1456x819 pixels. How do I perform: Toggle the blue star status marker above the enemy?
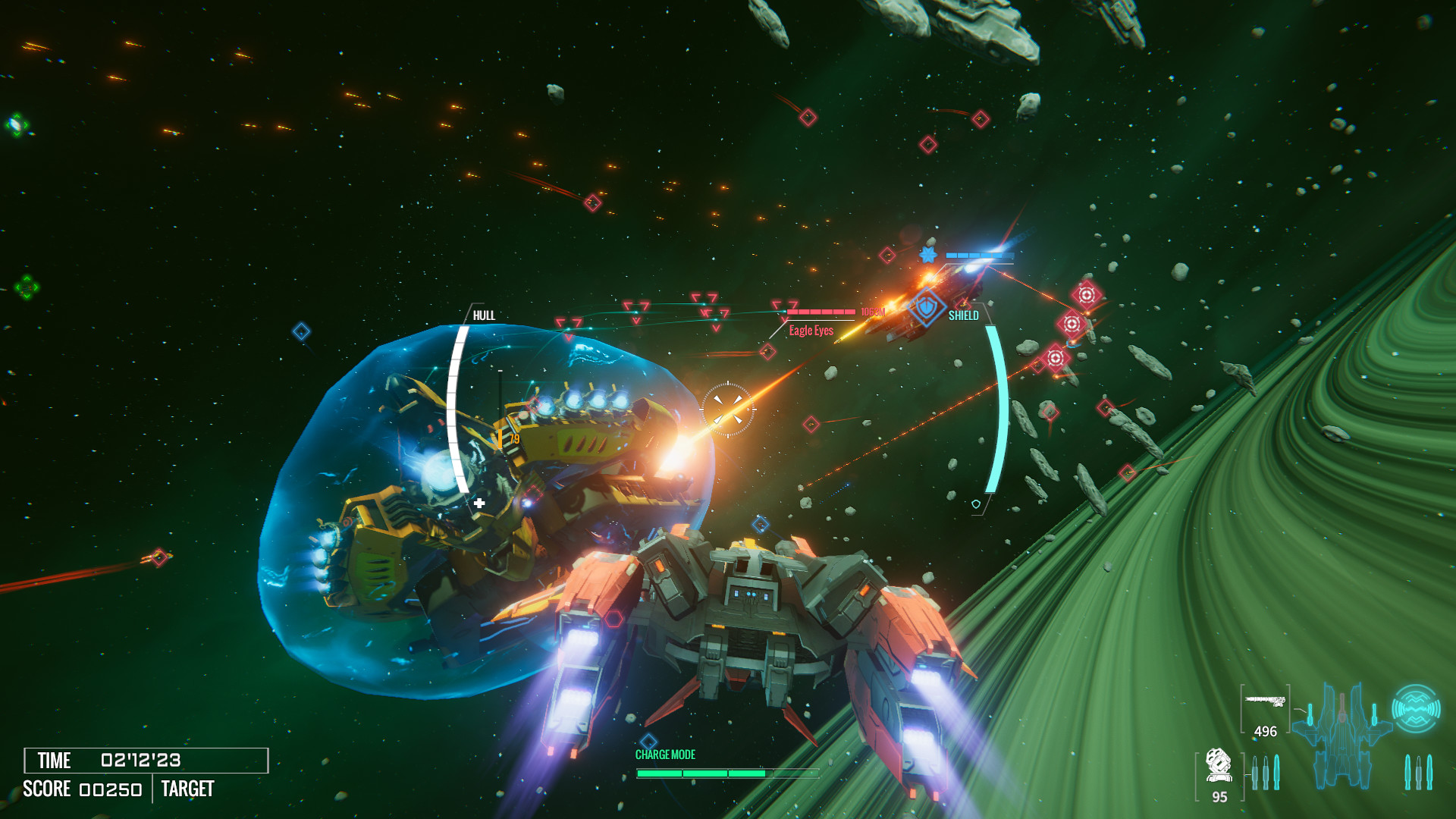click(927, 256)
